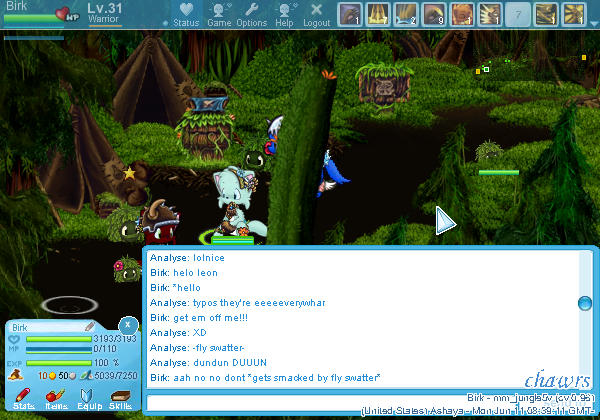Image resolution: width=600 pixels, height=420 pixels.
Task: Open the Status menu
Action: [x=186, y=14]
